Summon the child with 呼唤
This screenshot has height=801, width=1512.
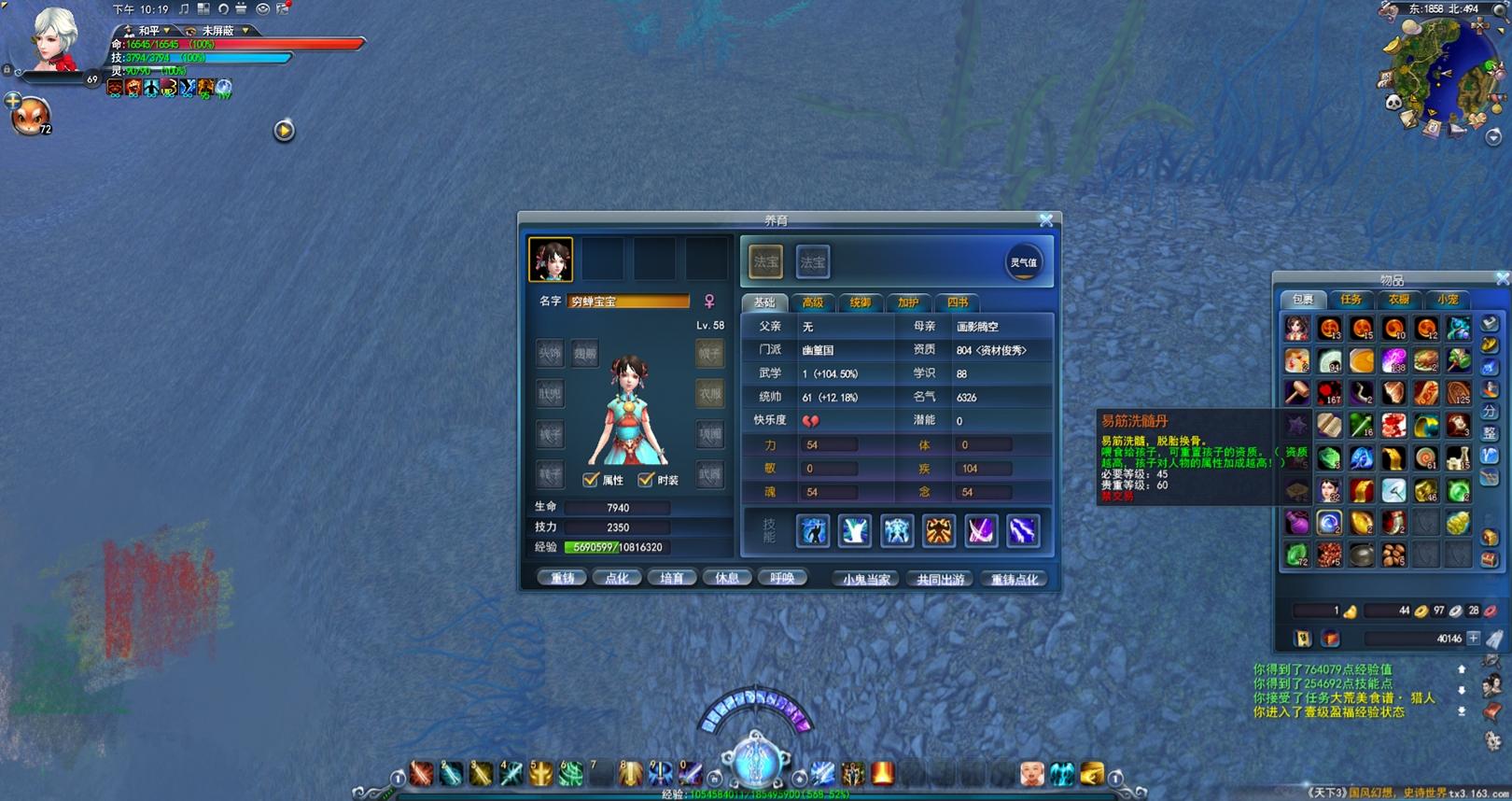(782, 578)
